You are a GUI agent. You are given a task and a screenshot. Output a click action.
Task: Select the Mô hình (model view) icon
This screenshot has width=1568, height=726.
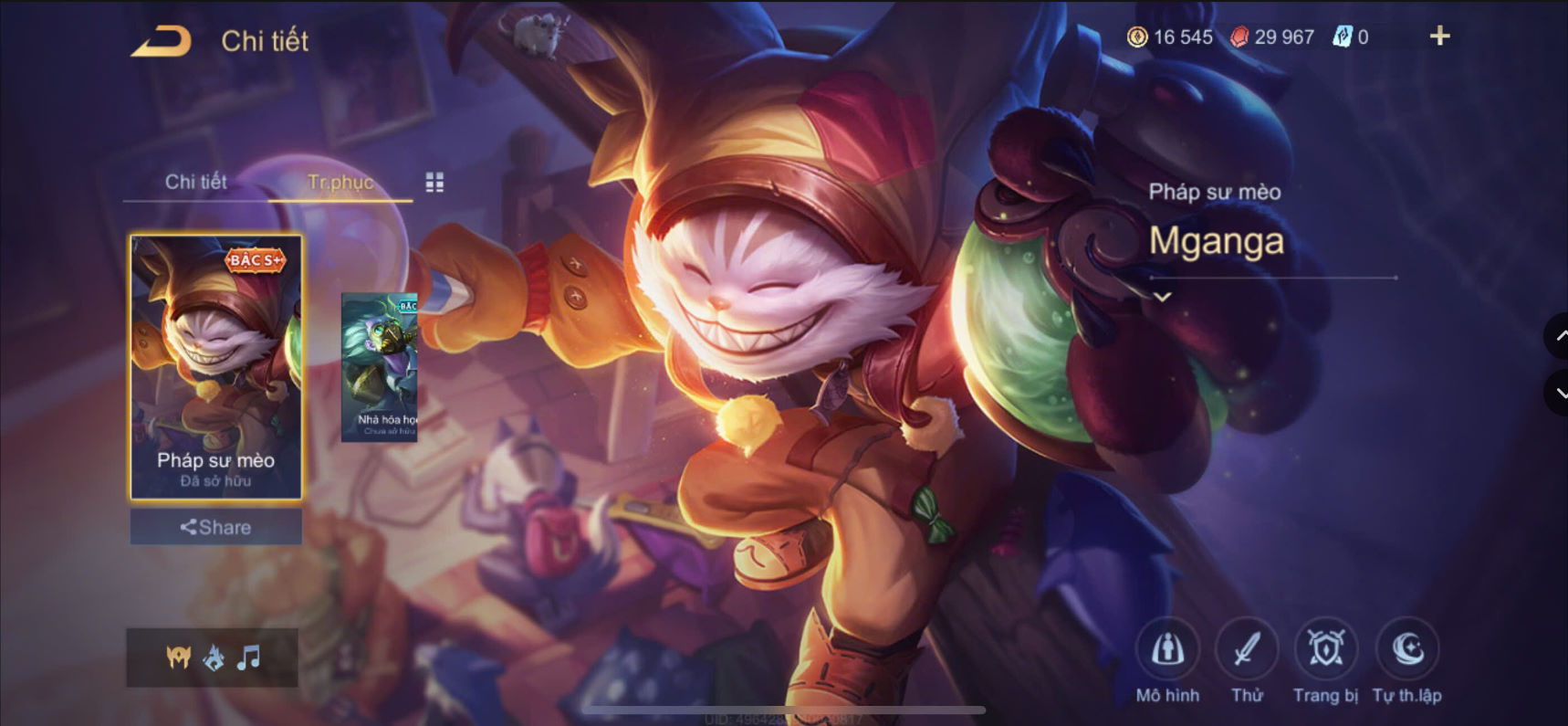pos(1169,648)
